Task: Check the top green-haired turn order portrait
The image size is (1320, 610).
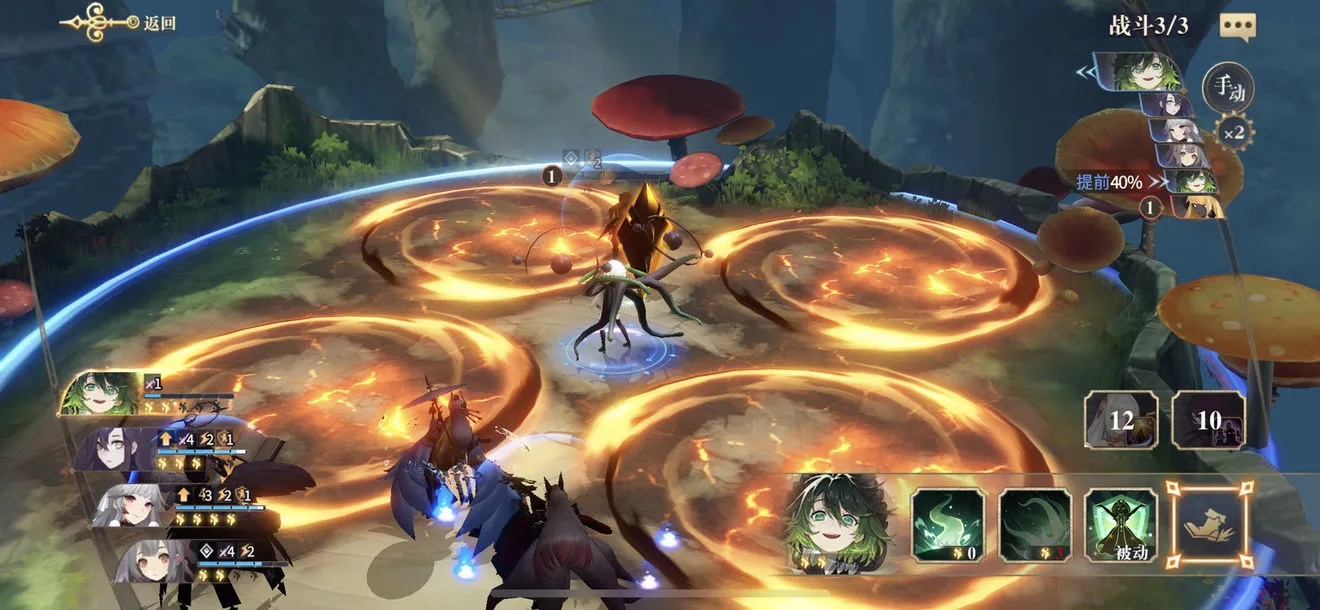Action: coord(1144,73)
